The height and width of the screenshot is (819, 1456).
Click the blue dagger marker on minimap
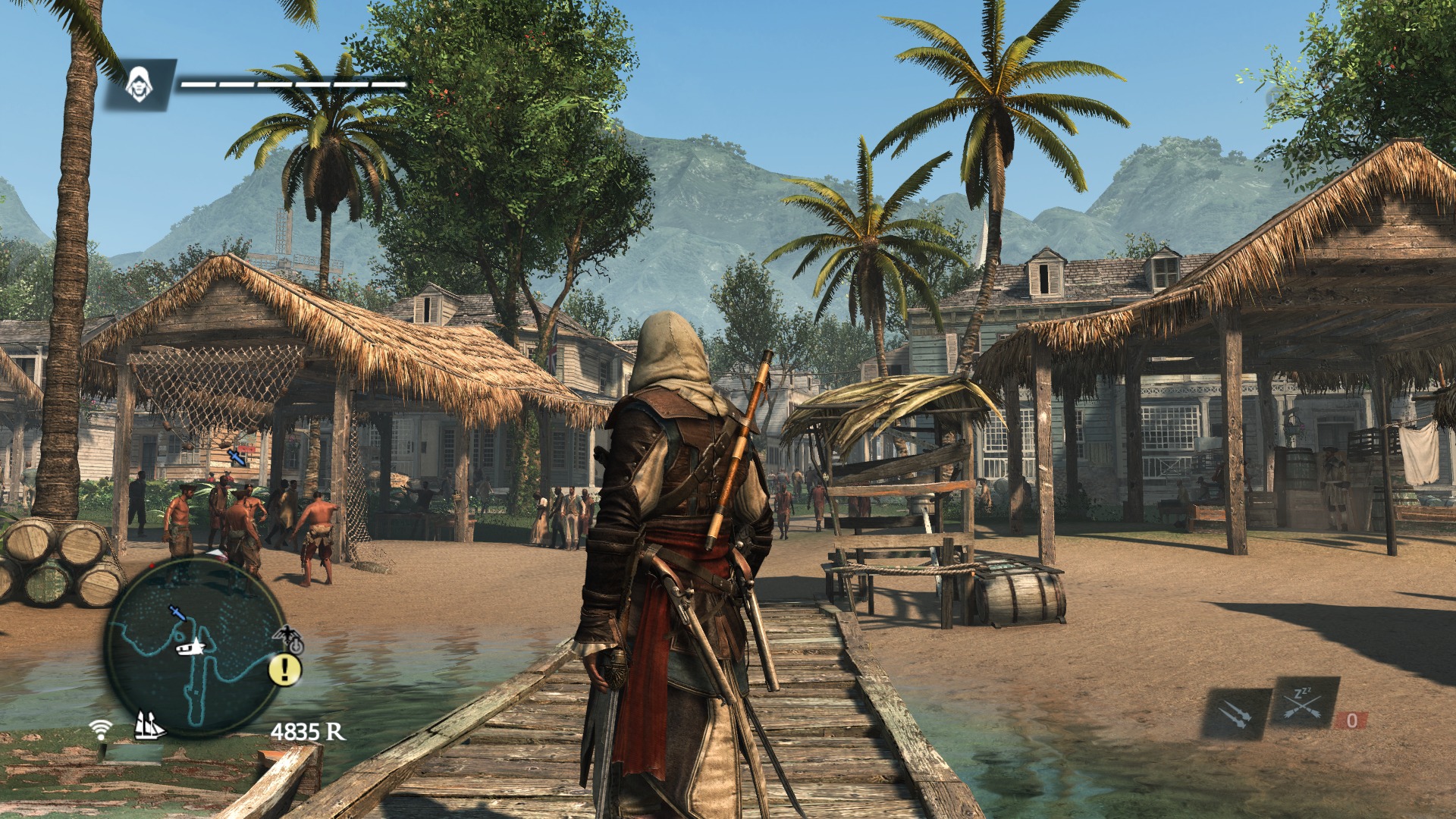[x=177, y=612]
